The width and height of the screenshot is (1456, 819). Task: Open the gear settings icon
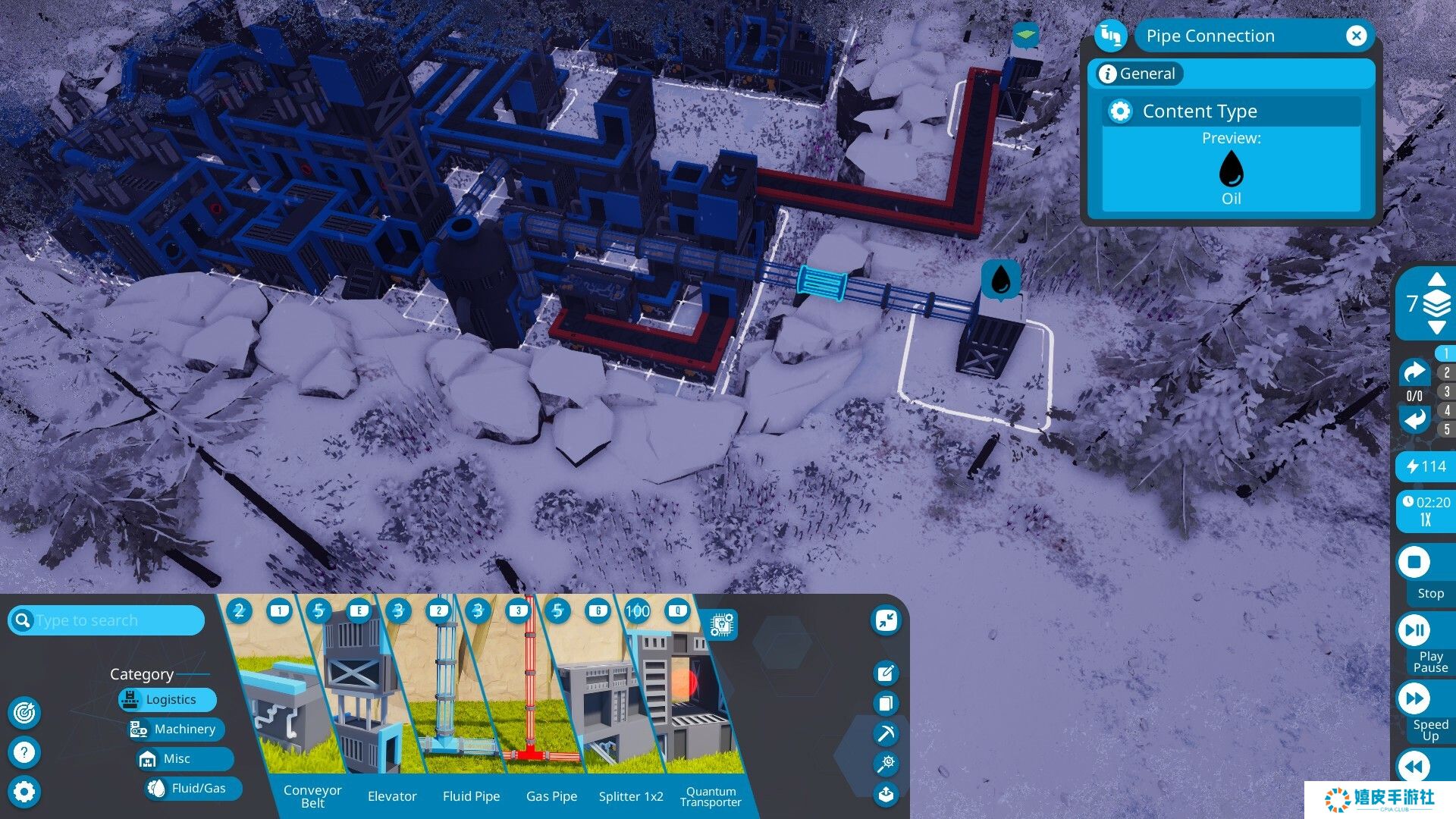24,792
